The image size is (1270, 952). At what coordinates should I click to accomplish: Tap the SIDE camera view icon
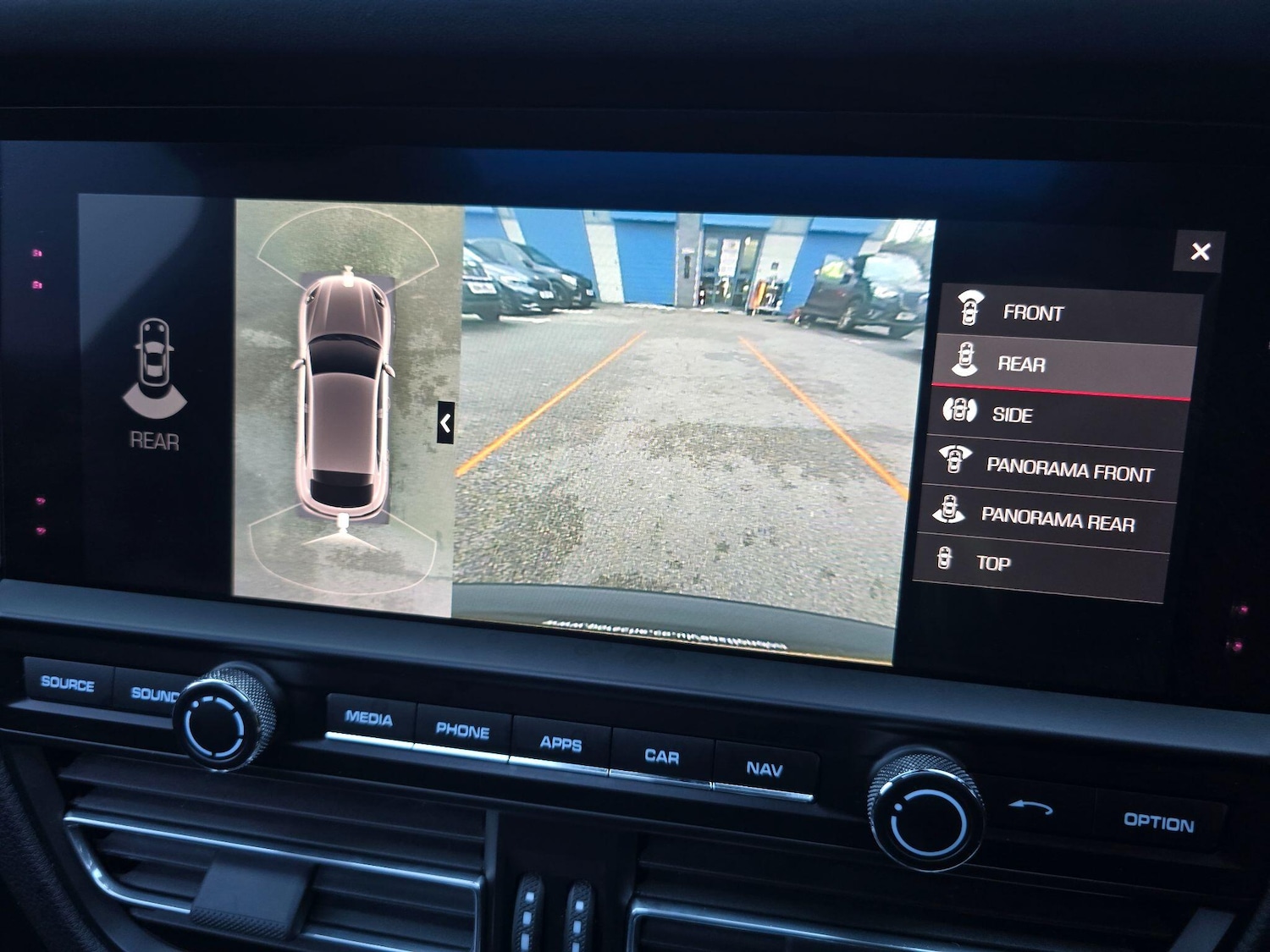pyautogui.click(x=961, y=414)
